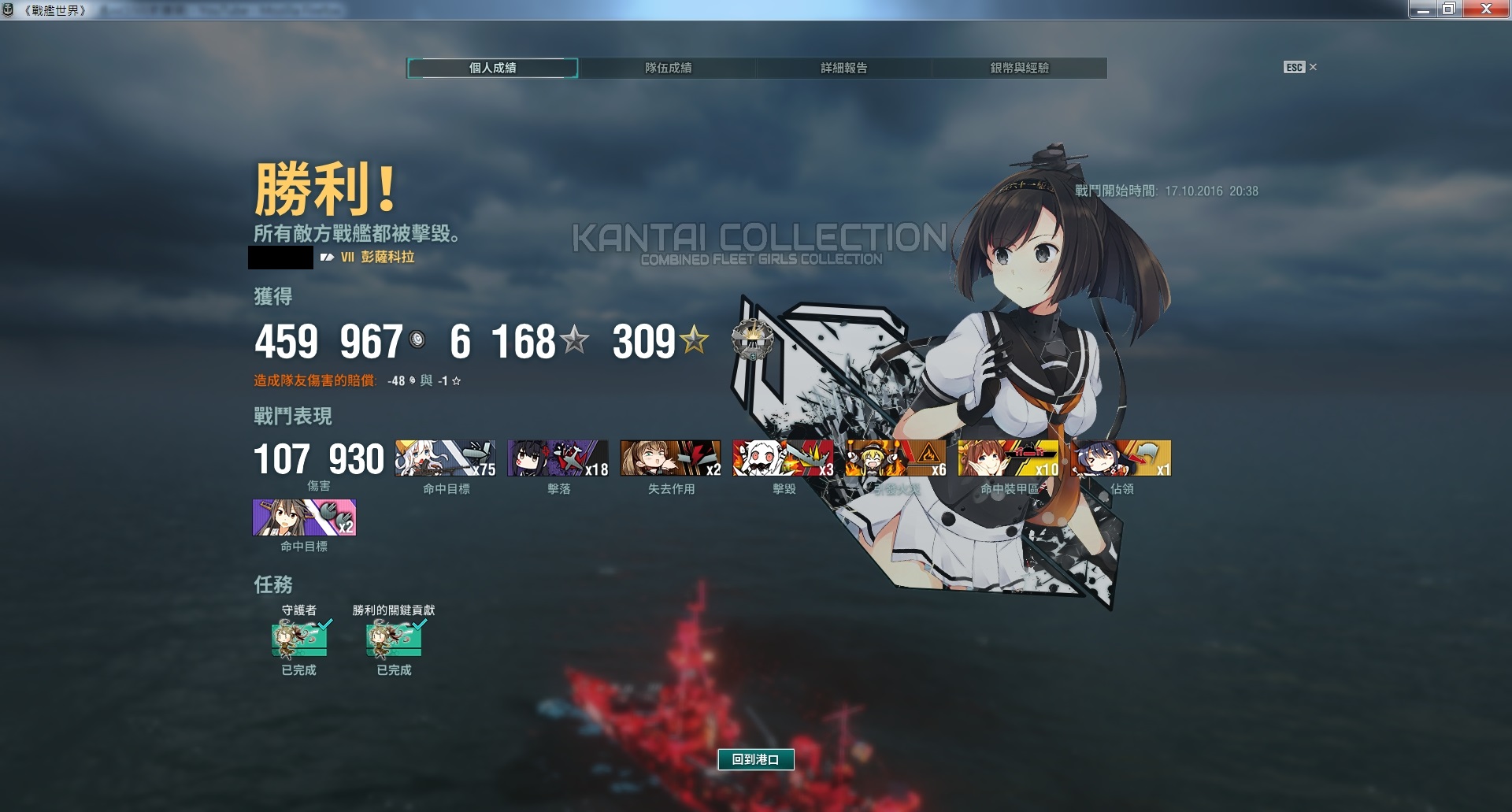Switch to the 個人成績 tab
Image resolution: width=1512 pixels, height=812 pixels.
(492, 68)
